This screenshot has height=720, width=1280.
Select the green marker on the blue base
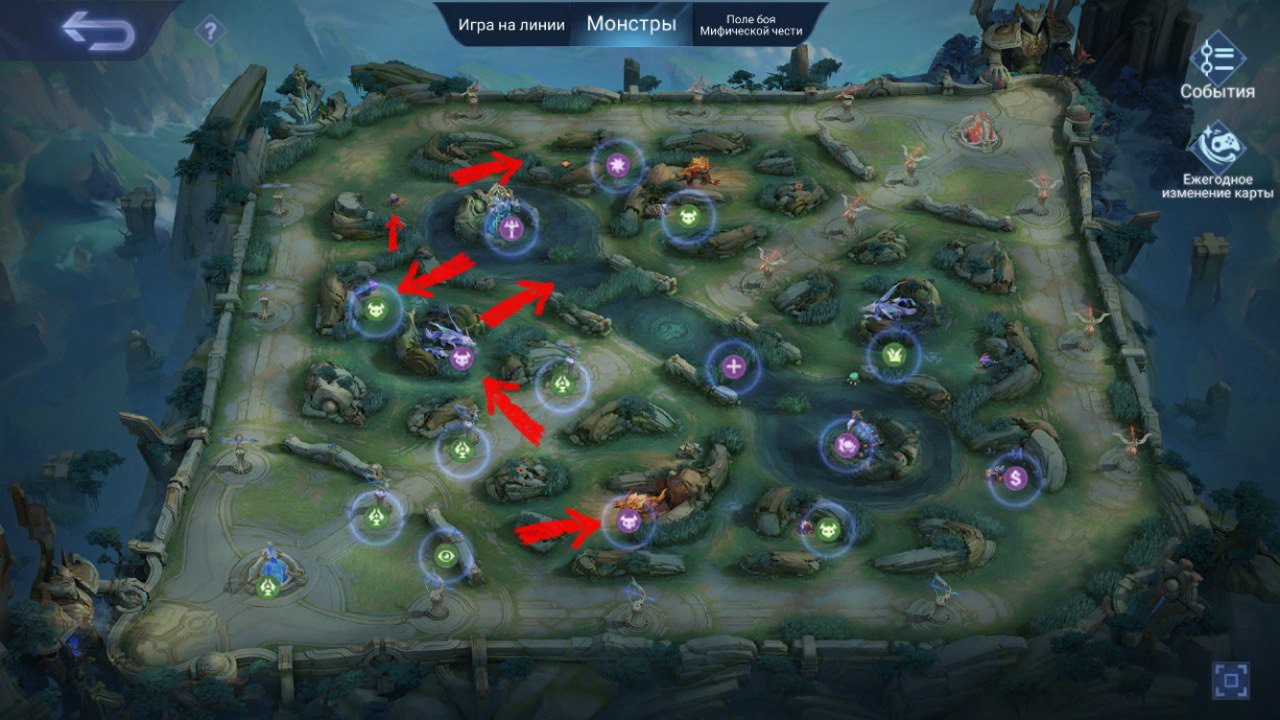point(268,587)
